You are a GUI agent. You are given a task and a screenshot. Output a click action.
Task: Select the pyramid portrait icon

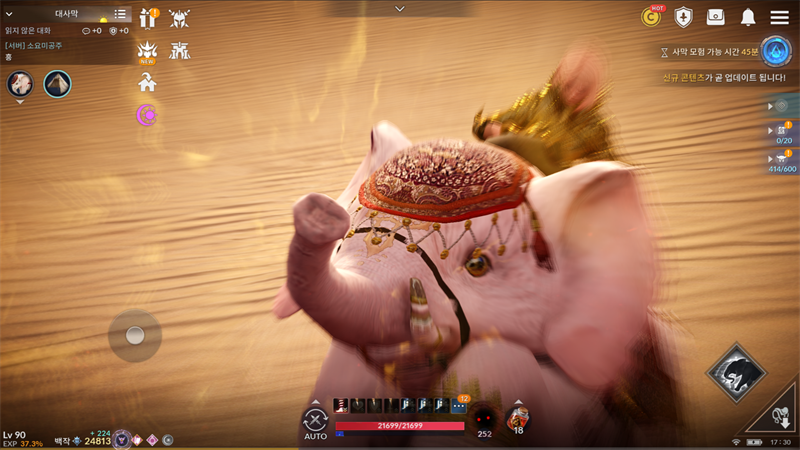[57, 84]
